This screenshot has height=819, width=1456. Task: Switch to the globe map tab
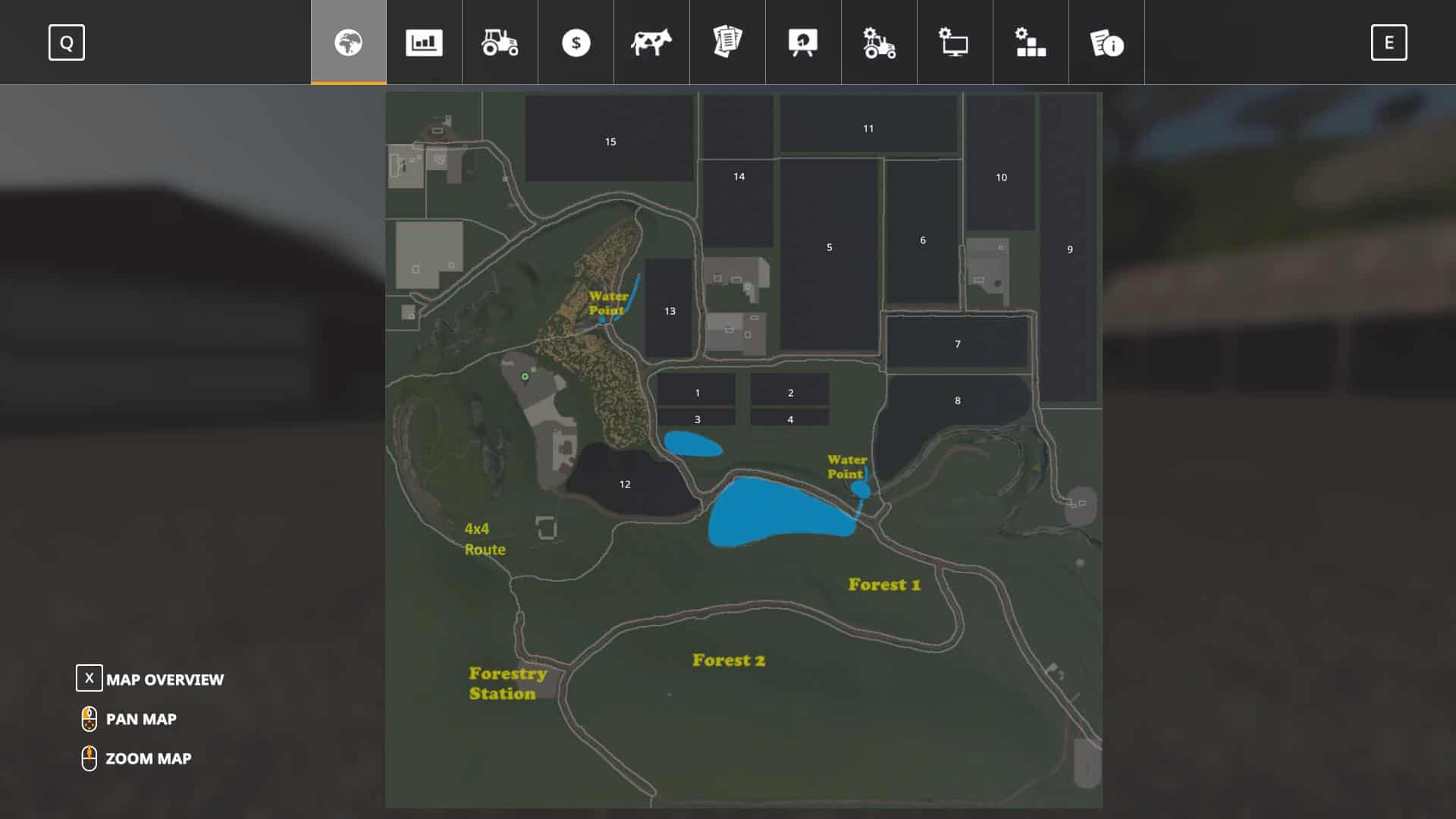point(349,42)
